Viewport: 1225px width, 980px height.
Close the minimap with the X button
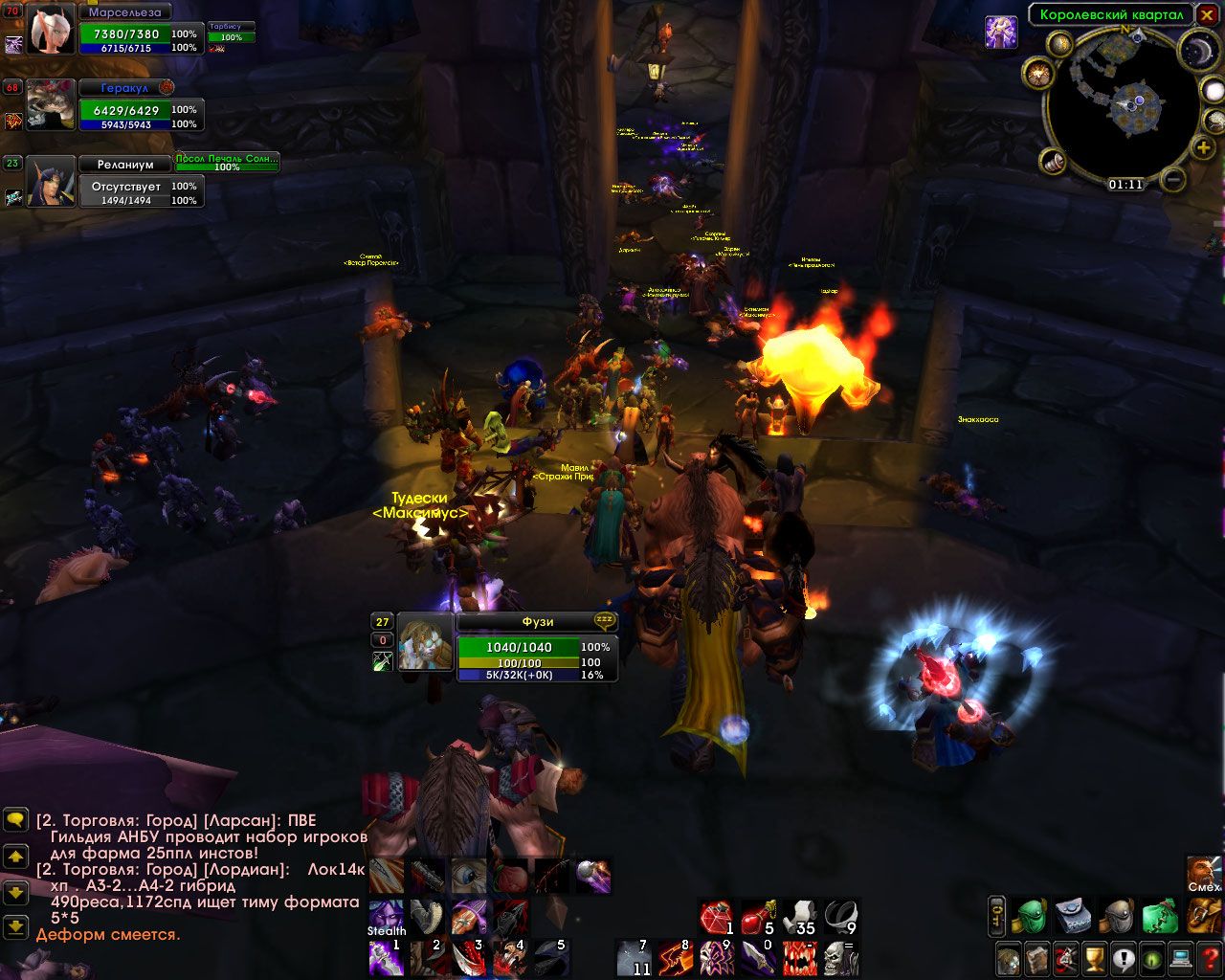(x=1206, y=14)
